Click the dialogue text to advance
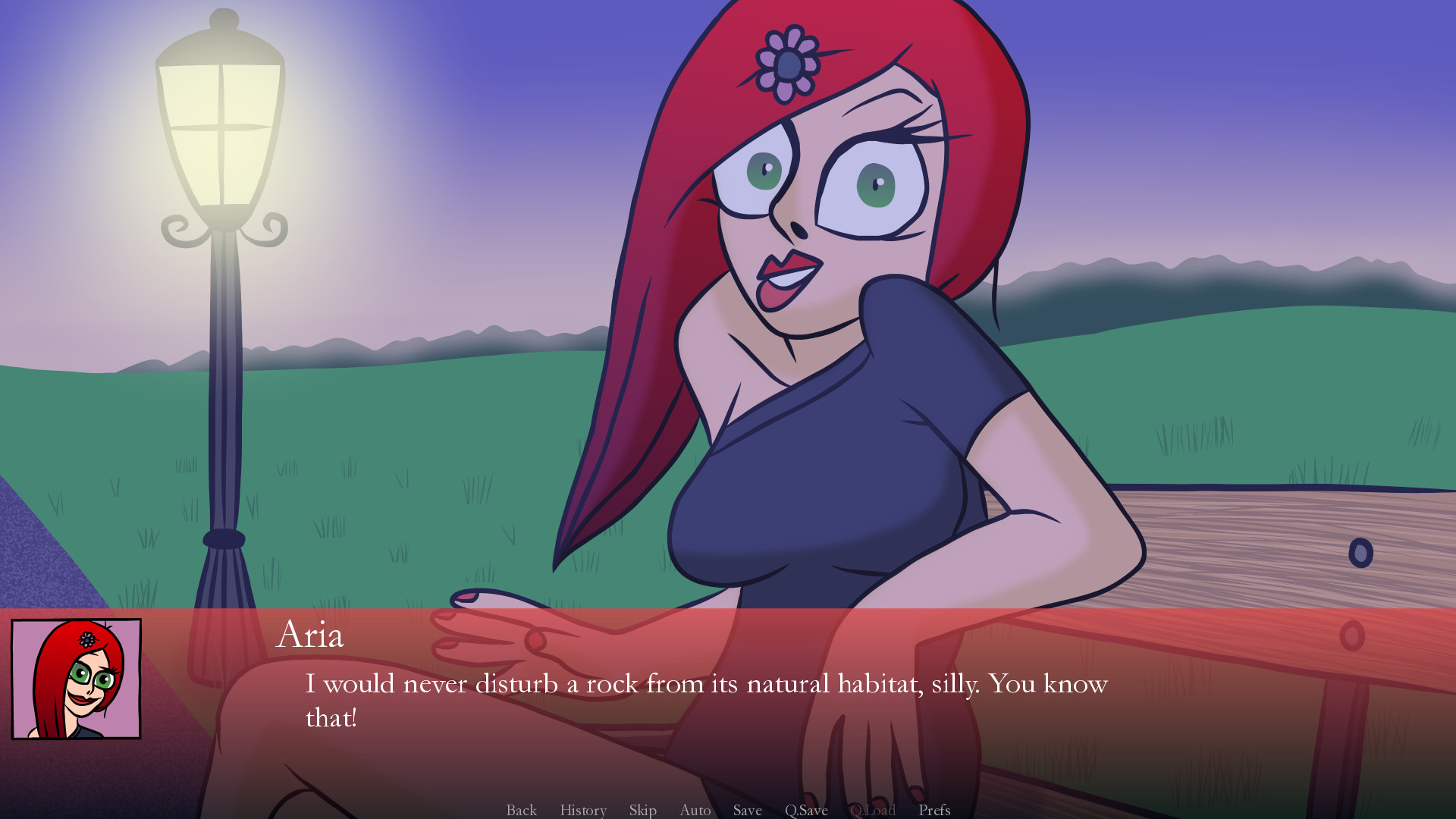Viewport: 1456px width, 819px height. 705,684
